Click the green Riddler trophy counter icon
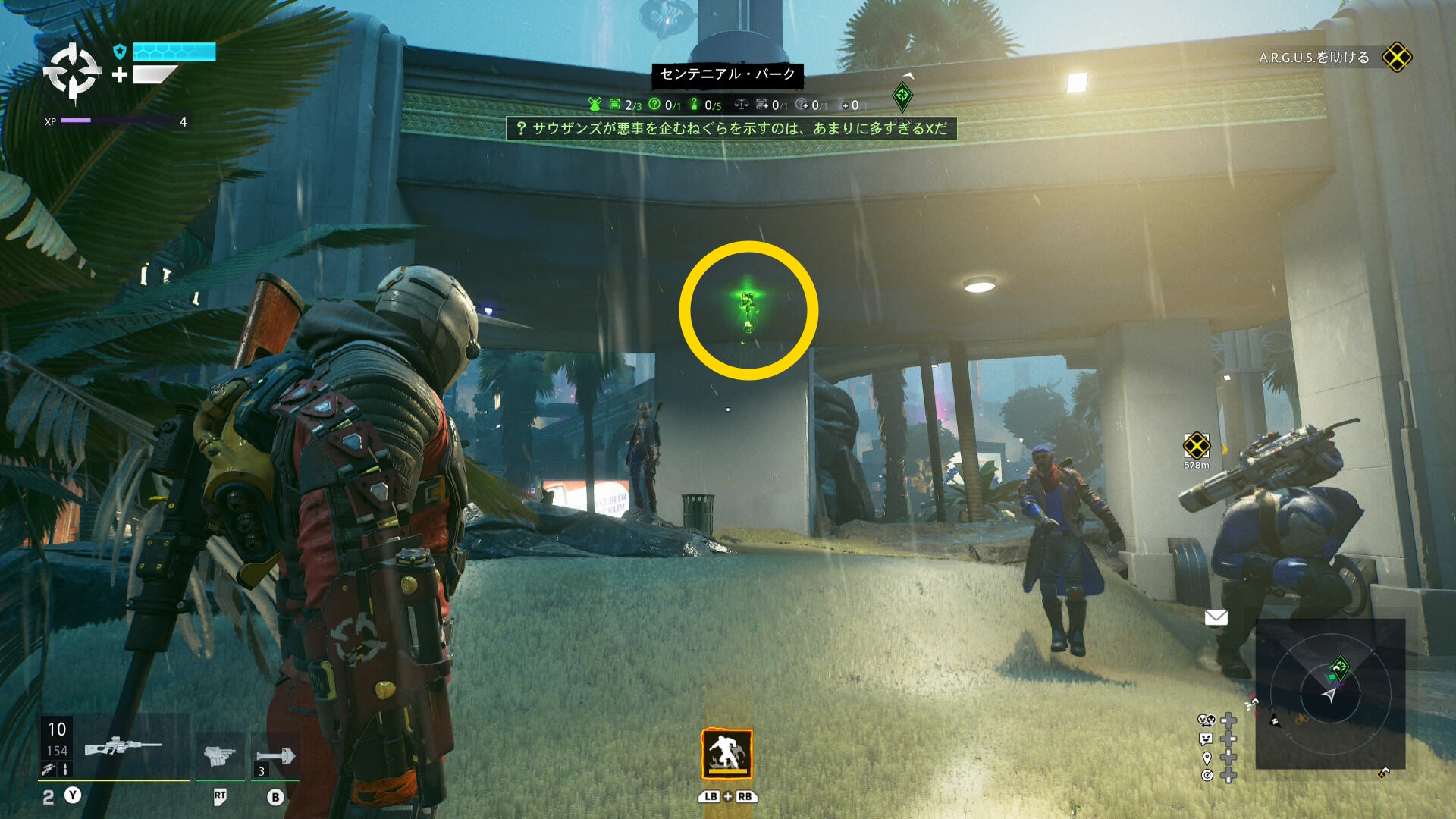1456x819 pixels. 694,105
